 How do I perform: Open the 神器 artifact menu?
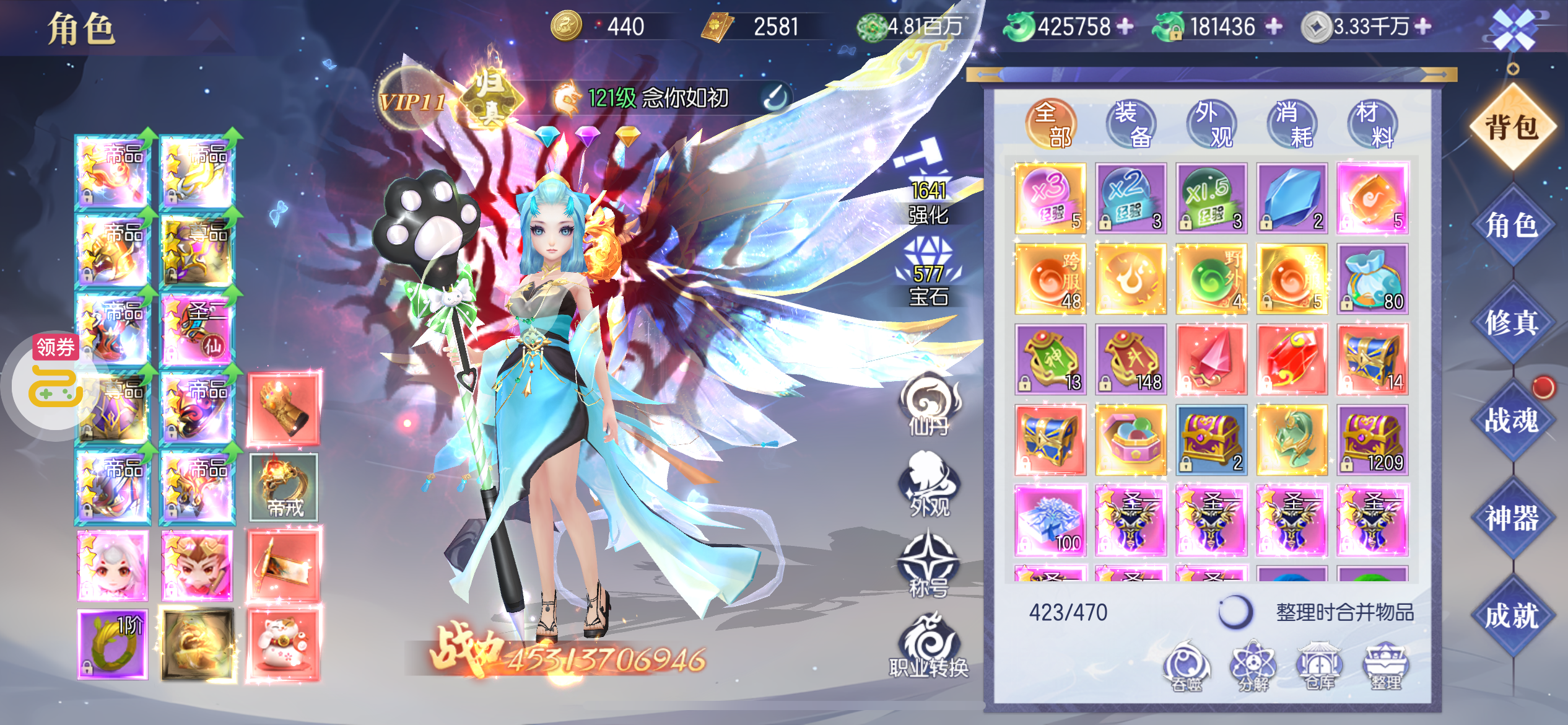[1512, 518]
